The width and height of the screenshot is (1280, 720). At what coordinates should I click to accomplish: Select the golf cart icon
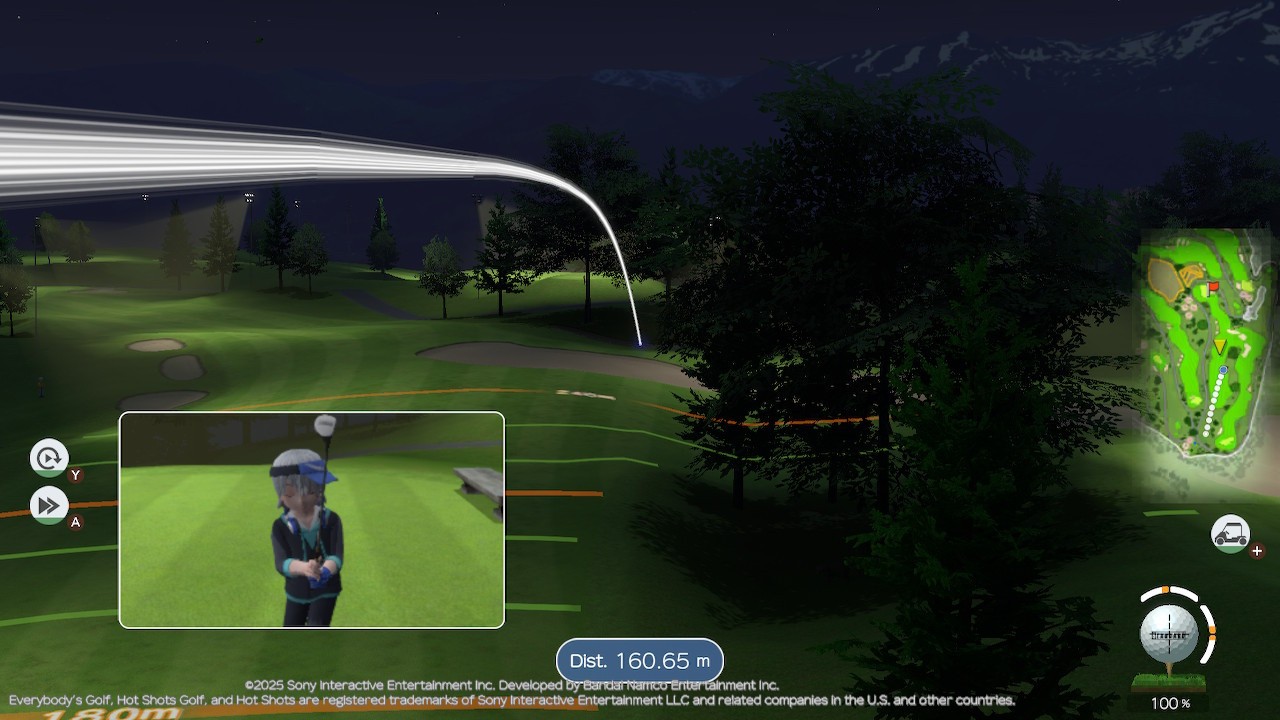coord(1230,534)
